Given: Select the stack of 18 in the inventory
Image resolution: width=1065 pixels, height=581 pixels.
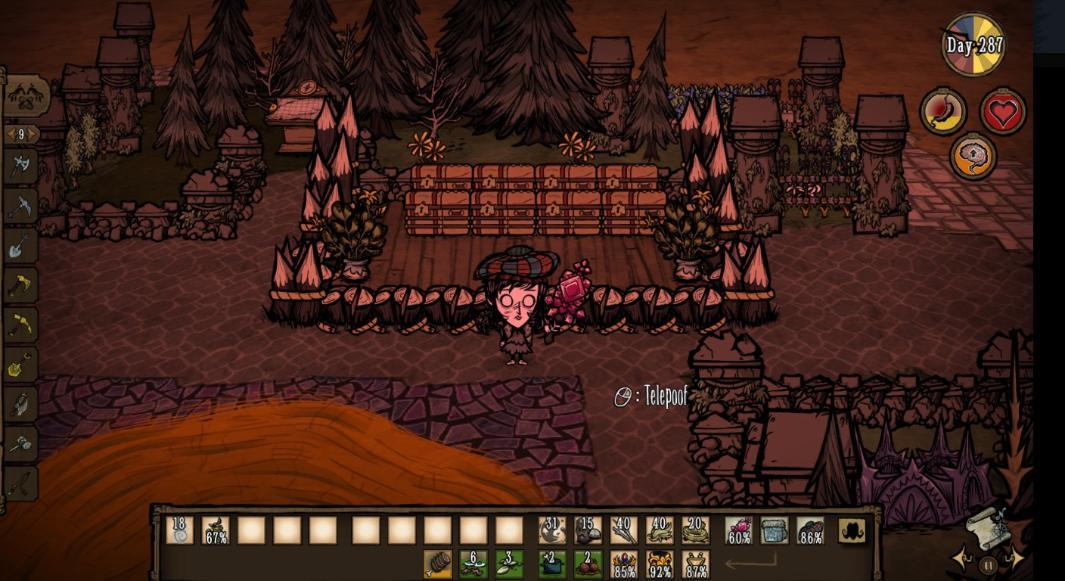Looking at the screenshot, I should pos(180,530).
